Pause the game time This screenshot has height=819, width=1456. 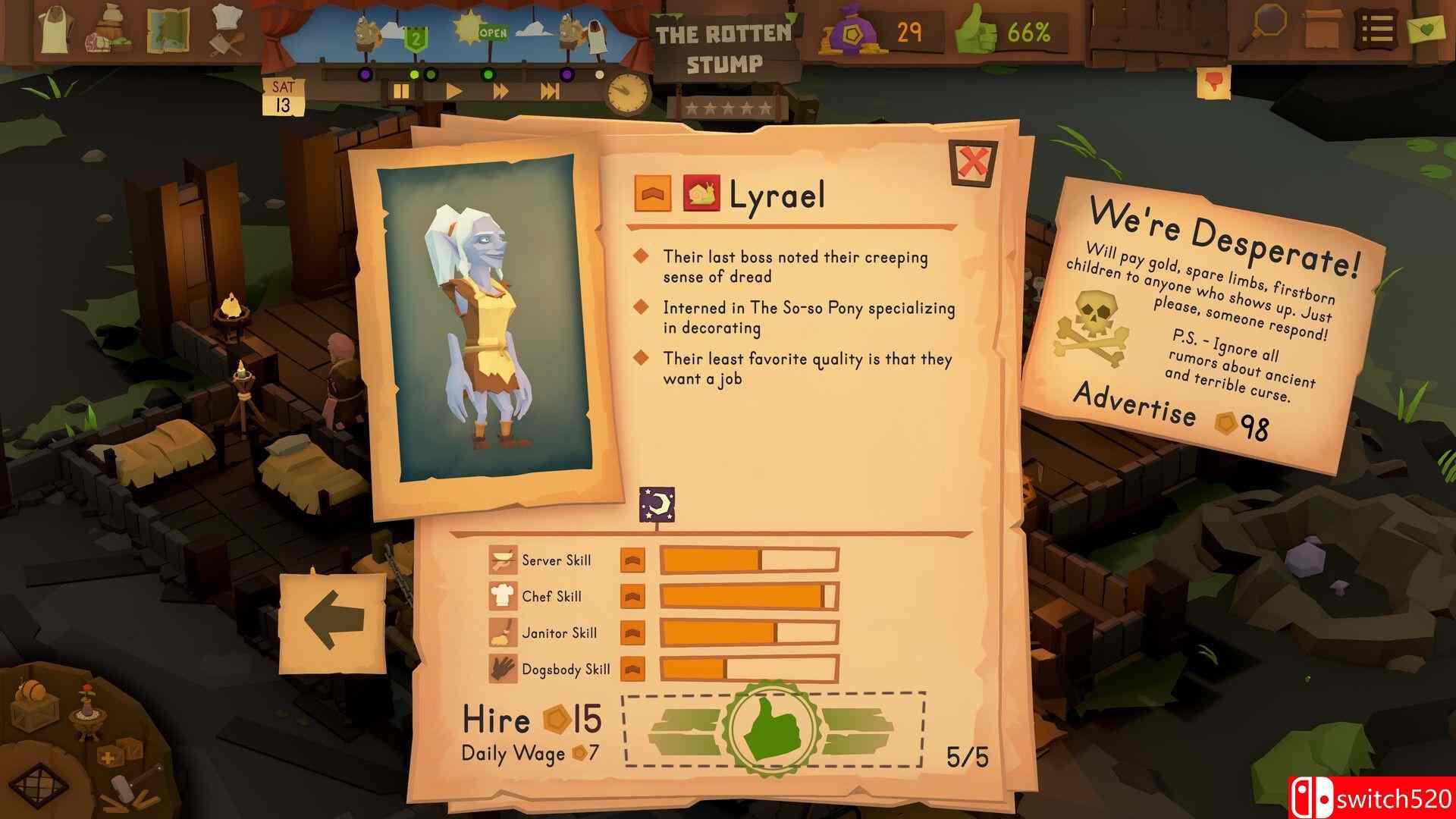(x=400, y=90)
